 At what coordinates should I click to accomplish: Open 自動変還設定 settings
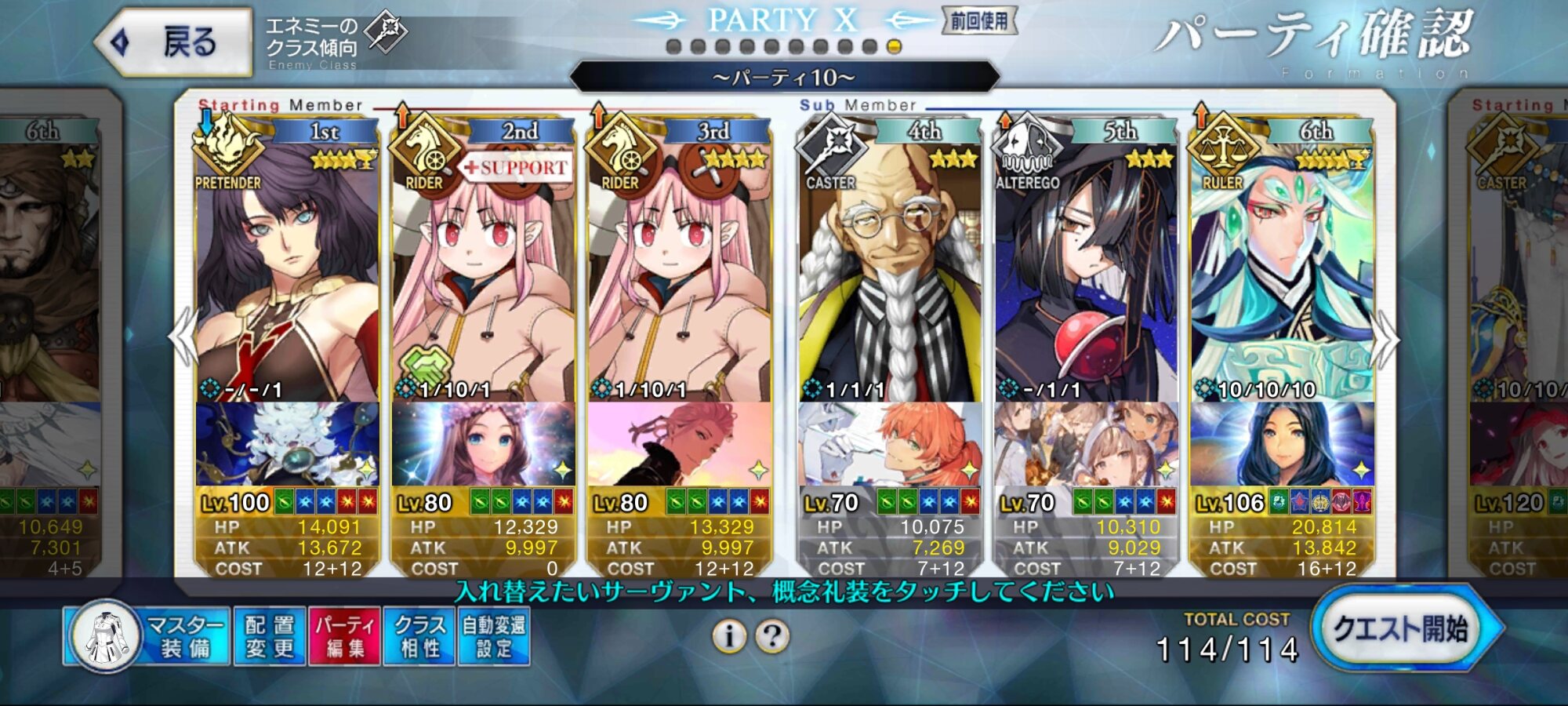[x=494, y=636]
